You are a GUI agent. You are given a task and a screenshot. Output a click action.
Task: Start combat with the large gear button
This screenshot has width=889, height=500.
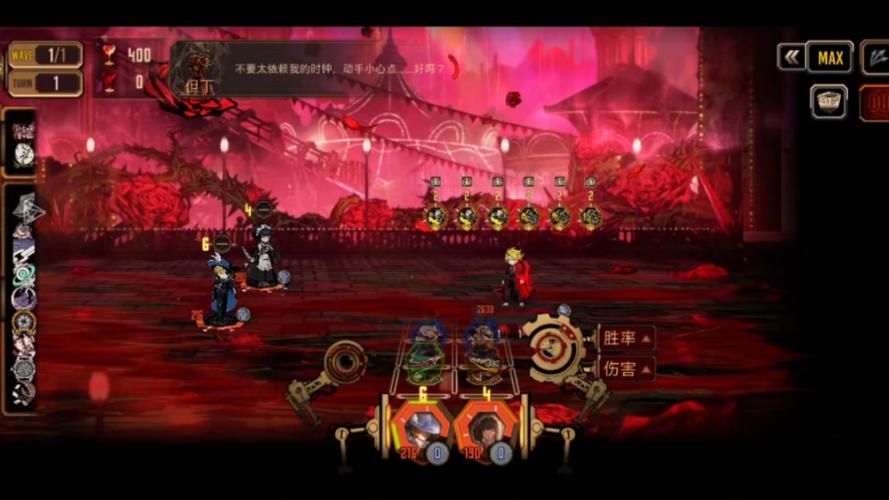[x=551, y=348]
